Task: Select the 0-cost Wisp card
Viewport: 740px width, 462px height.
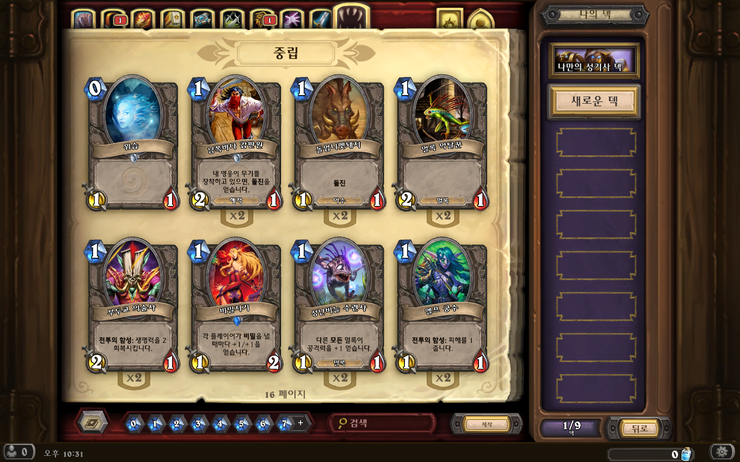Action: pyautogui.click(x=133, y=144)
